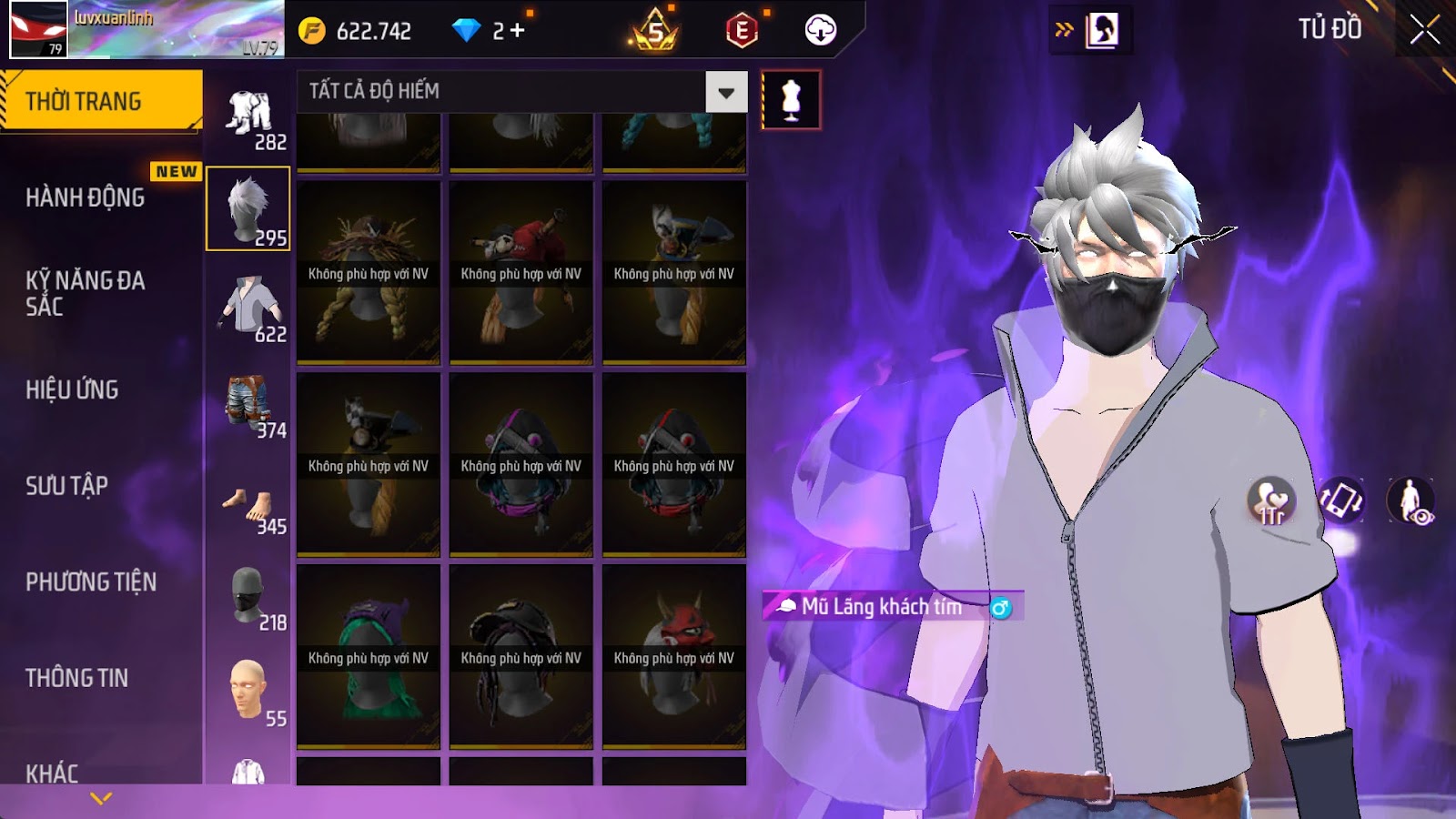Viewport: 1456px width, 819px height.
Task: Show the Thông Tin tab
Action: point(77,678)
